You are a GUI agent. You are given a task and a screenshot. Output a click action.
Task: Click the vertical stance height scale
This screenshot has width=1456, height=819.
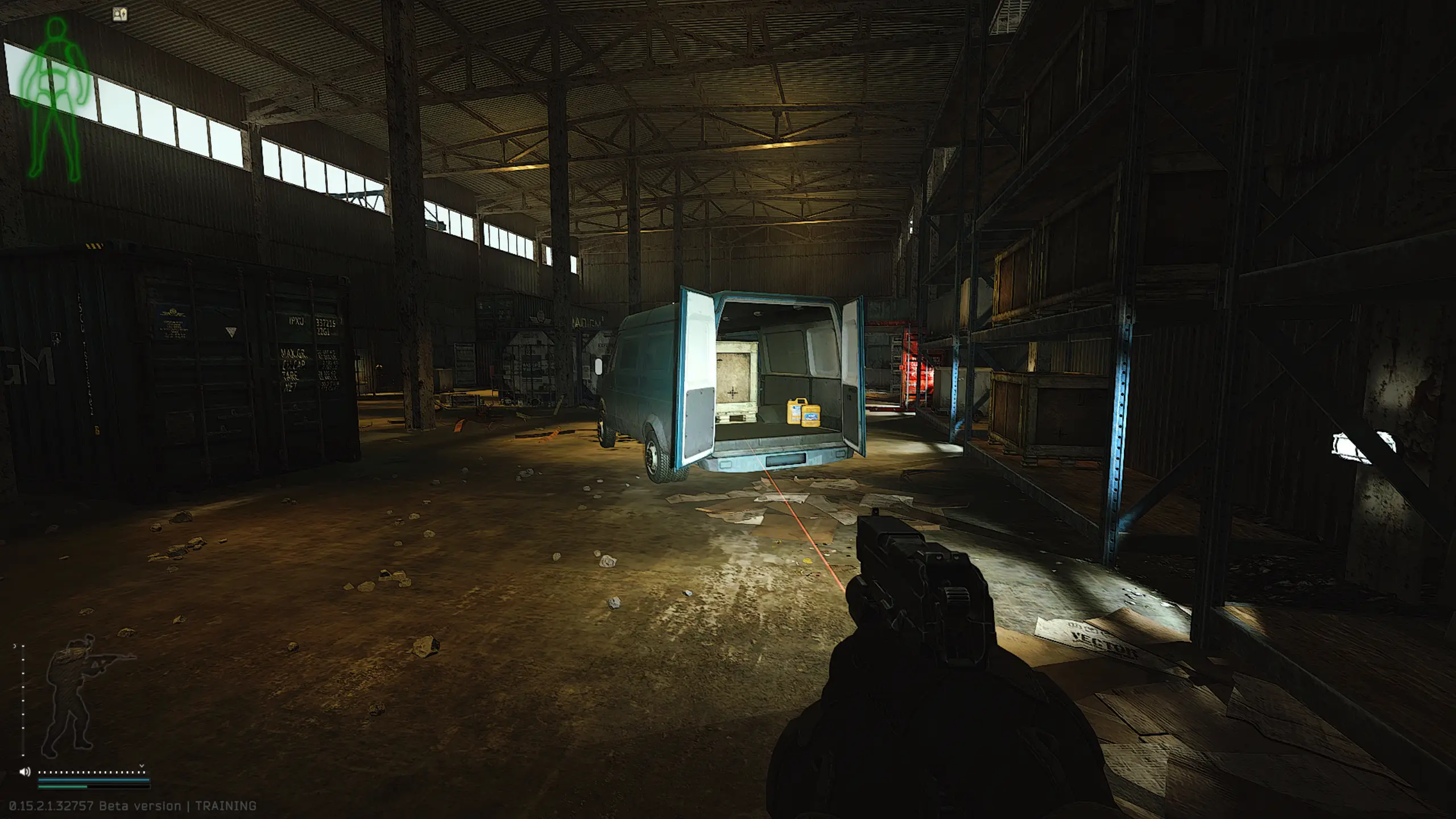click(23, 701)
